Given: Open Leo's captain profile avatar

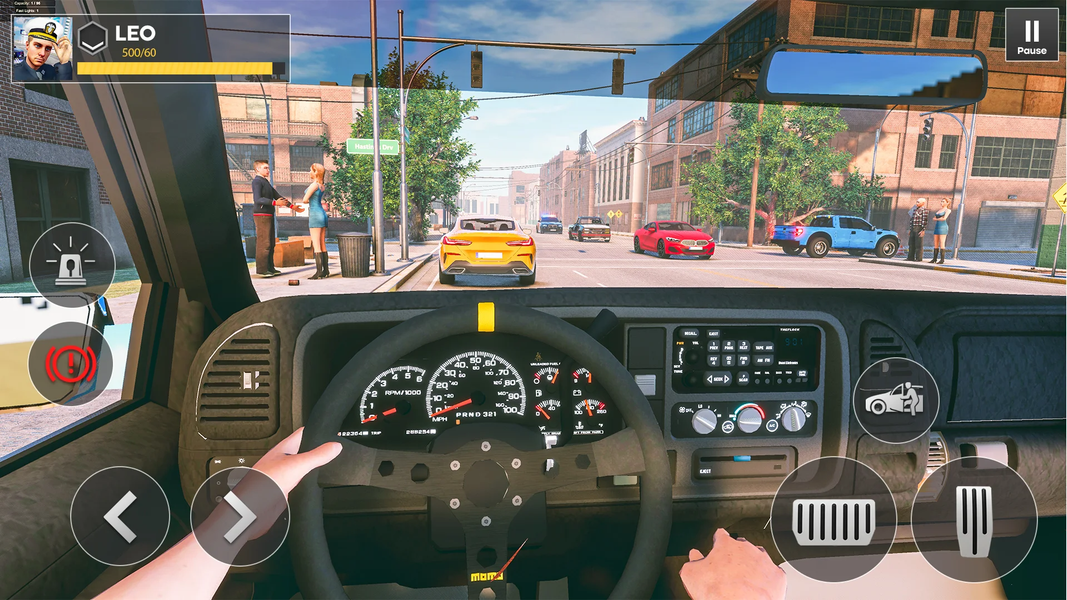Looking at the screenshot, I should coord(42,49).
